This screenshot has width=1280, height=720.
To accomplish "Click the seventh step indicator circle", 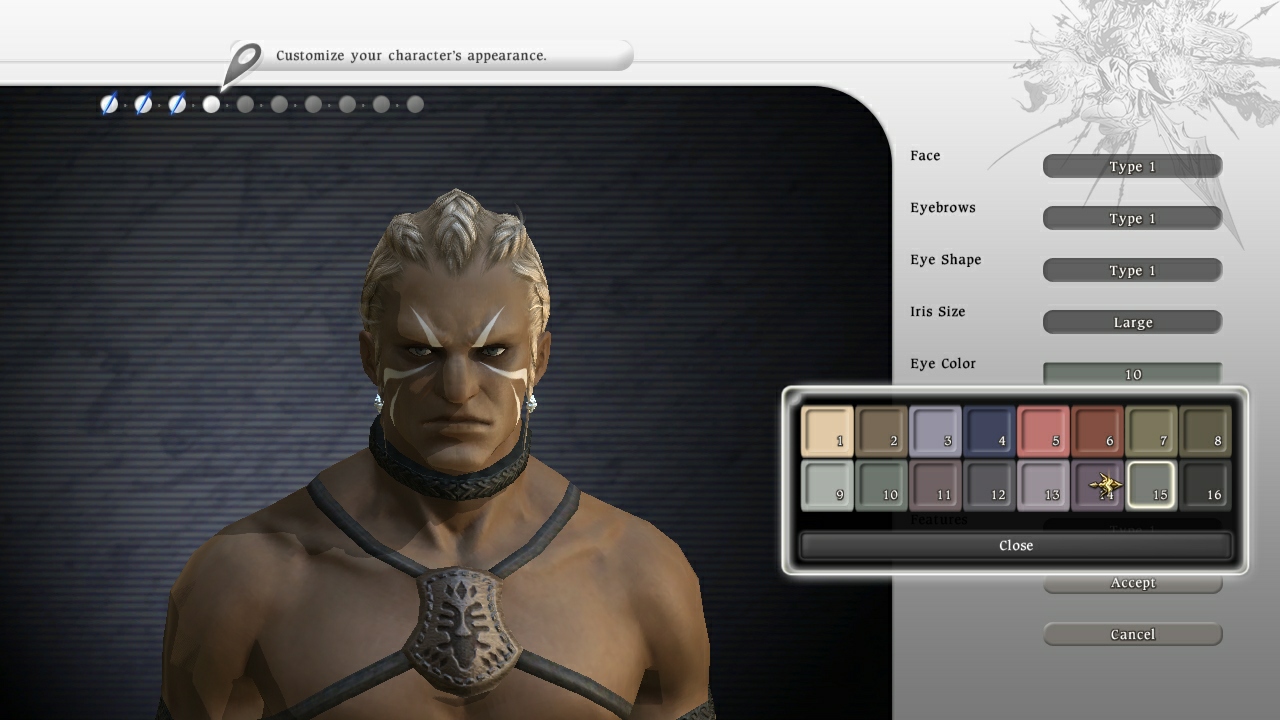I will pyautogui.click(x=313, y=103).
